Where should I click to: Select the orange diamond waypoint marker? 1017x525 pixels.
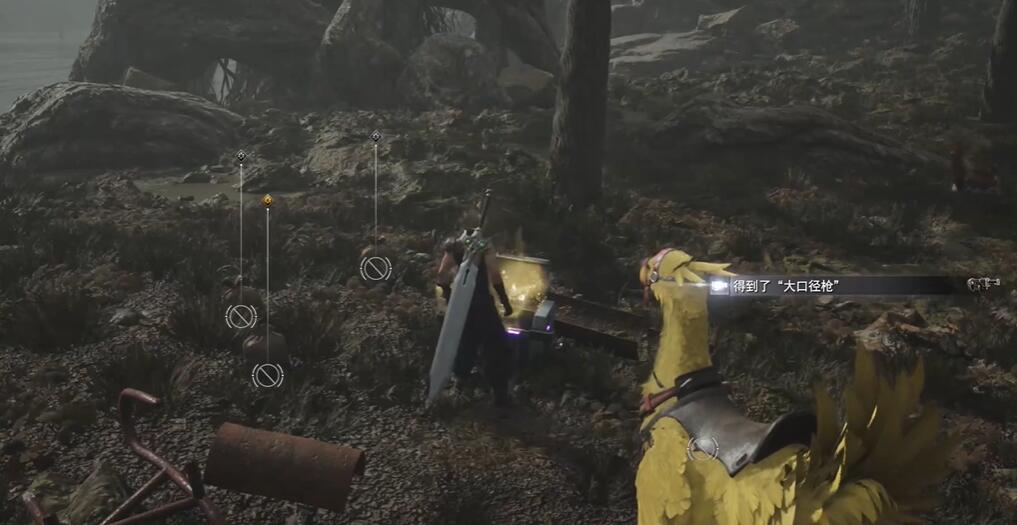tap(267, 200)
